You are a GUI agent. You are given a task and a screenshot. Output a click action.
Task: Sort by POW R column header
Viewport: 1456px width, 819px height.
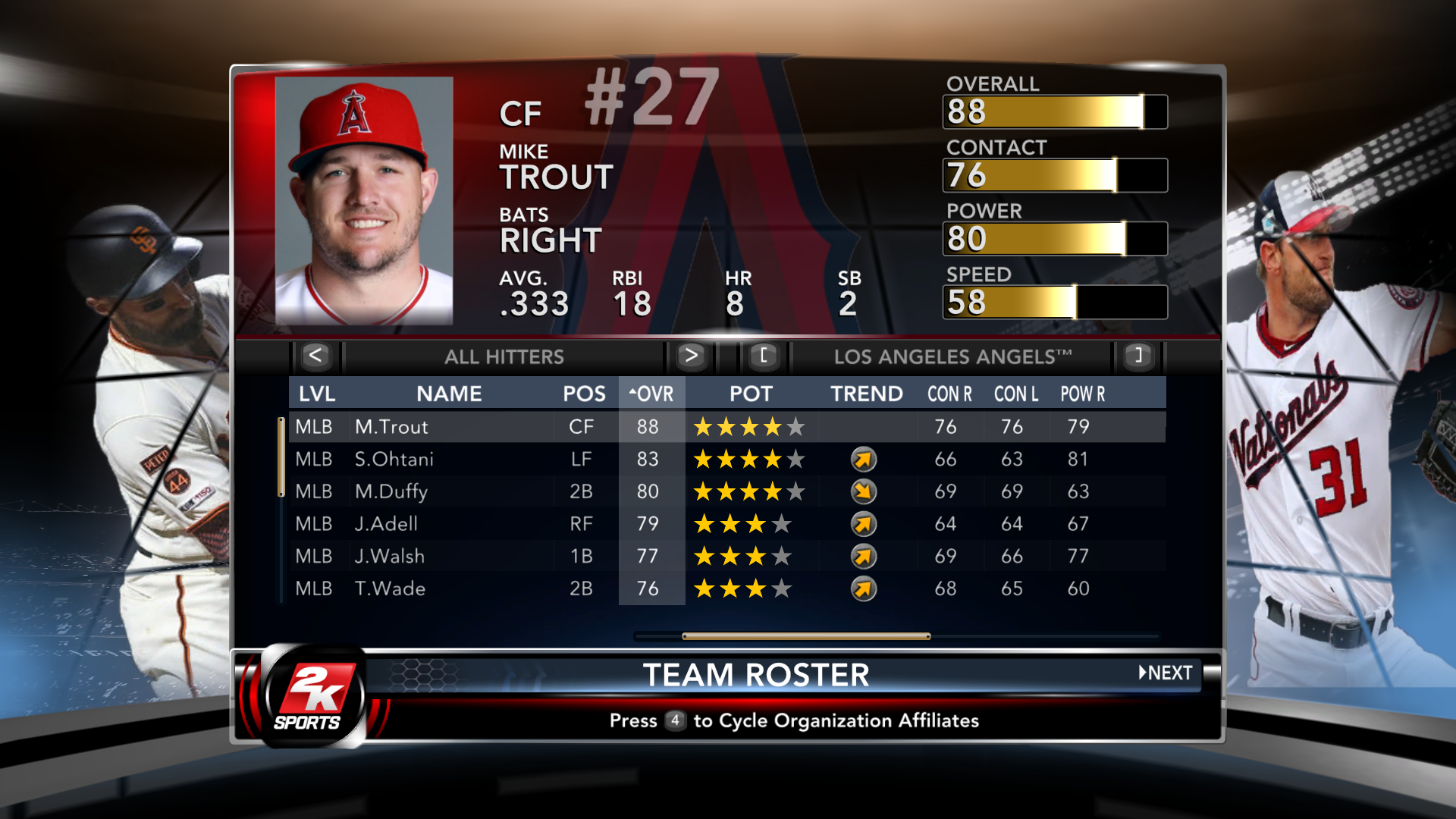pos(1082,394)
